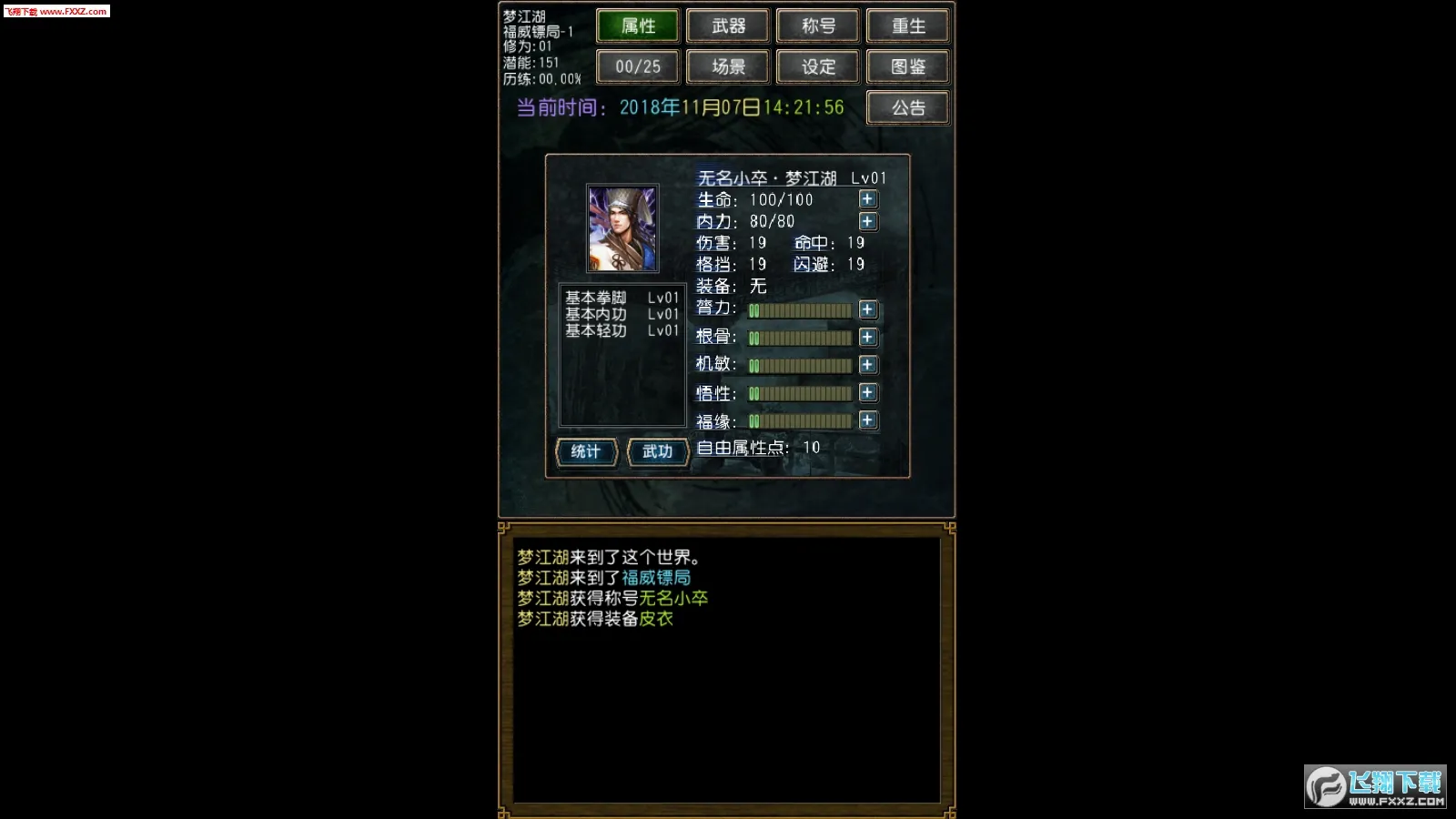Add a point to 臂力
This screenshot has width=1456, height=819.
[x=867, y=310]
